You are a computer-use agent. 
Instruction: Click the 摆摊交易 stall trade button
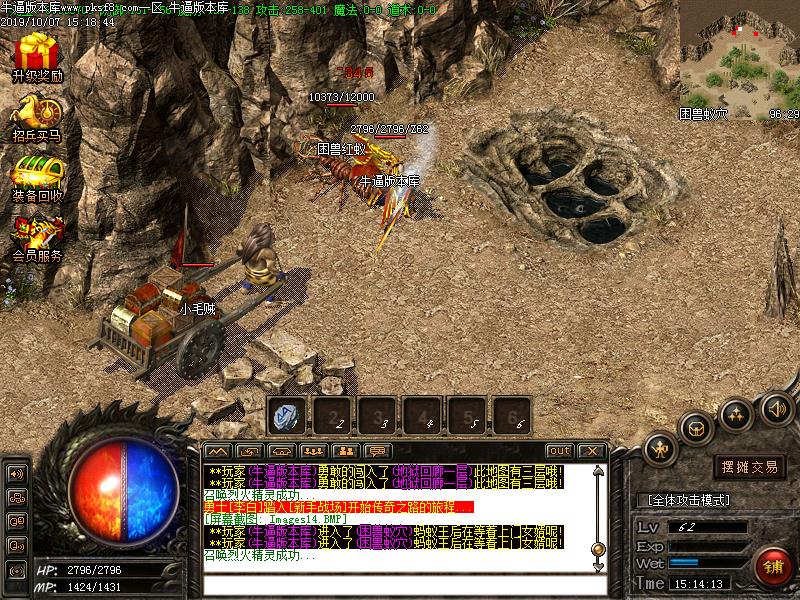(x=750, y=466)
